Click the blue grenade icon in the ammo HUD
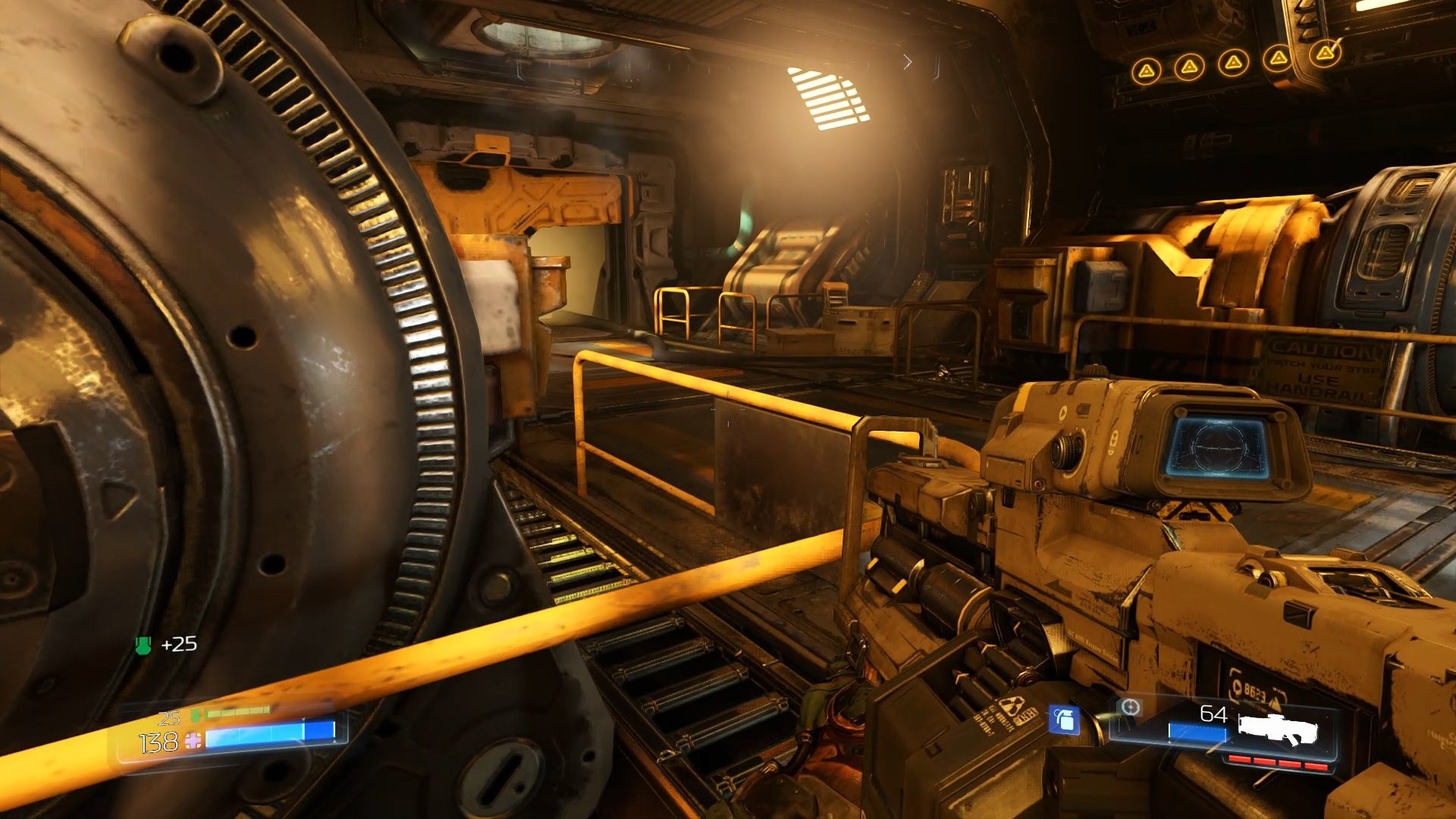Image resolution: width=1456 pixels, height=819 pixels. point(1064,720)
